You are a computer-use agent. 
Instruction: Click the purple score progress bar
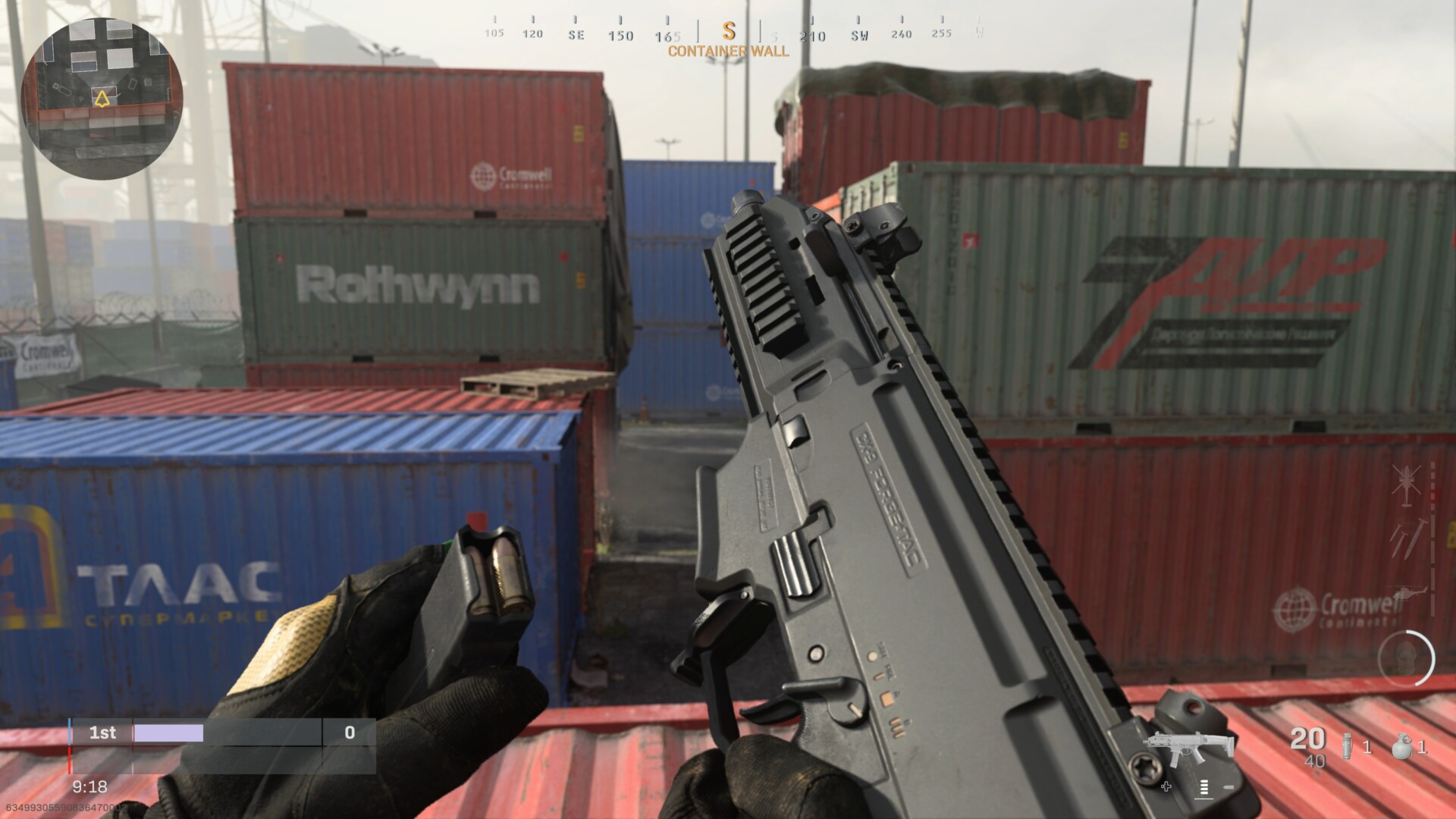[167, 733]
